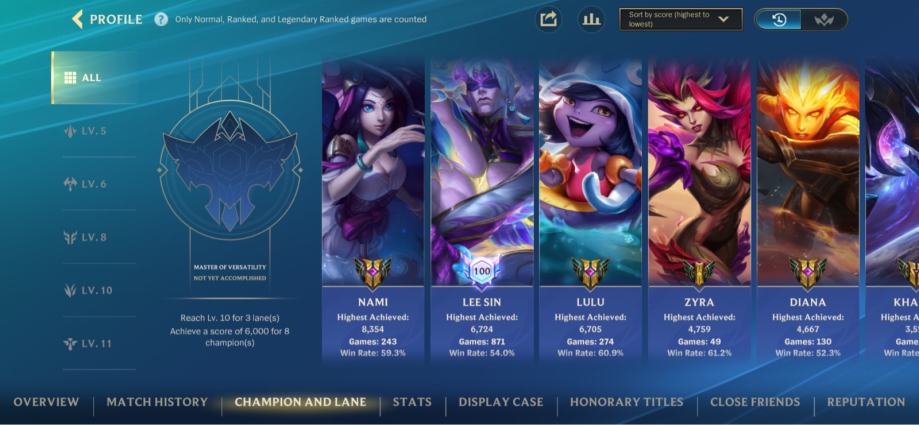Tap the share icon button
The width and height of the screenshot is (919, 425).
548,19
